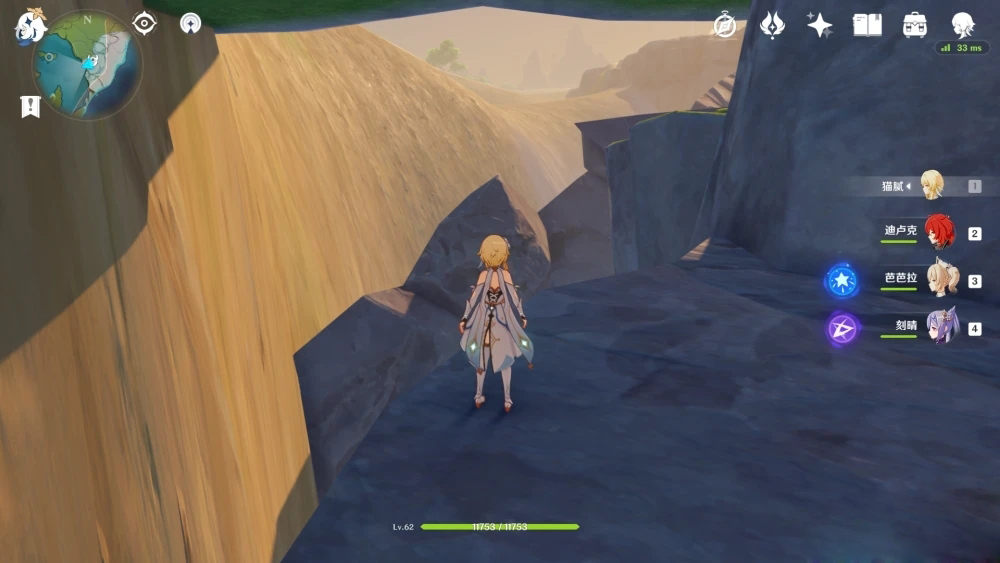This screenshot has width=1000, height=563.
Task: Open the character screen head icon
Action: 963,25
